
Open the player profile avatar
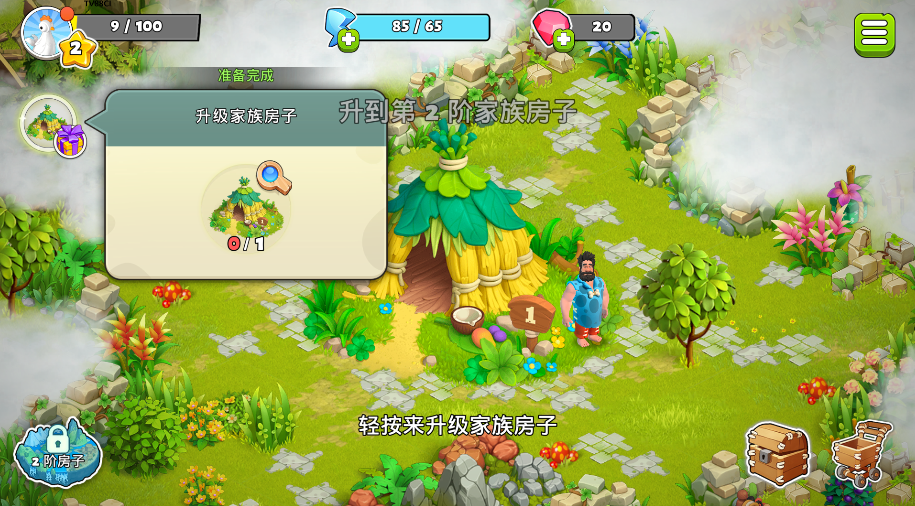click(x=44, y=30)
